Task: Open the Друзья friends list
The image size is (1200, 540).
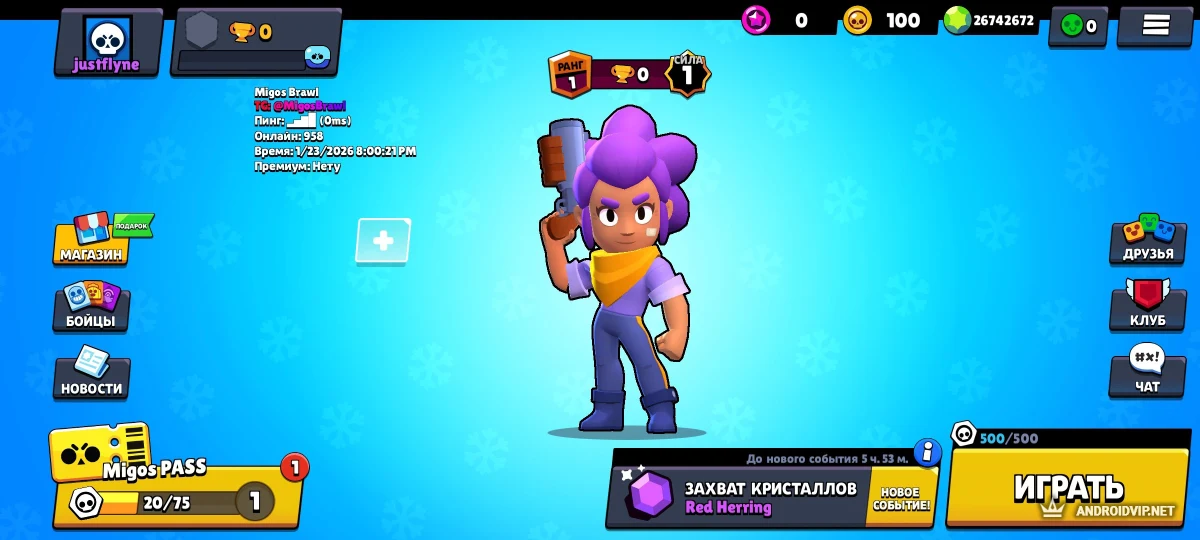Action: (1147, 240)
